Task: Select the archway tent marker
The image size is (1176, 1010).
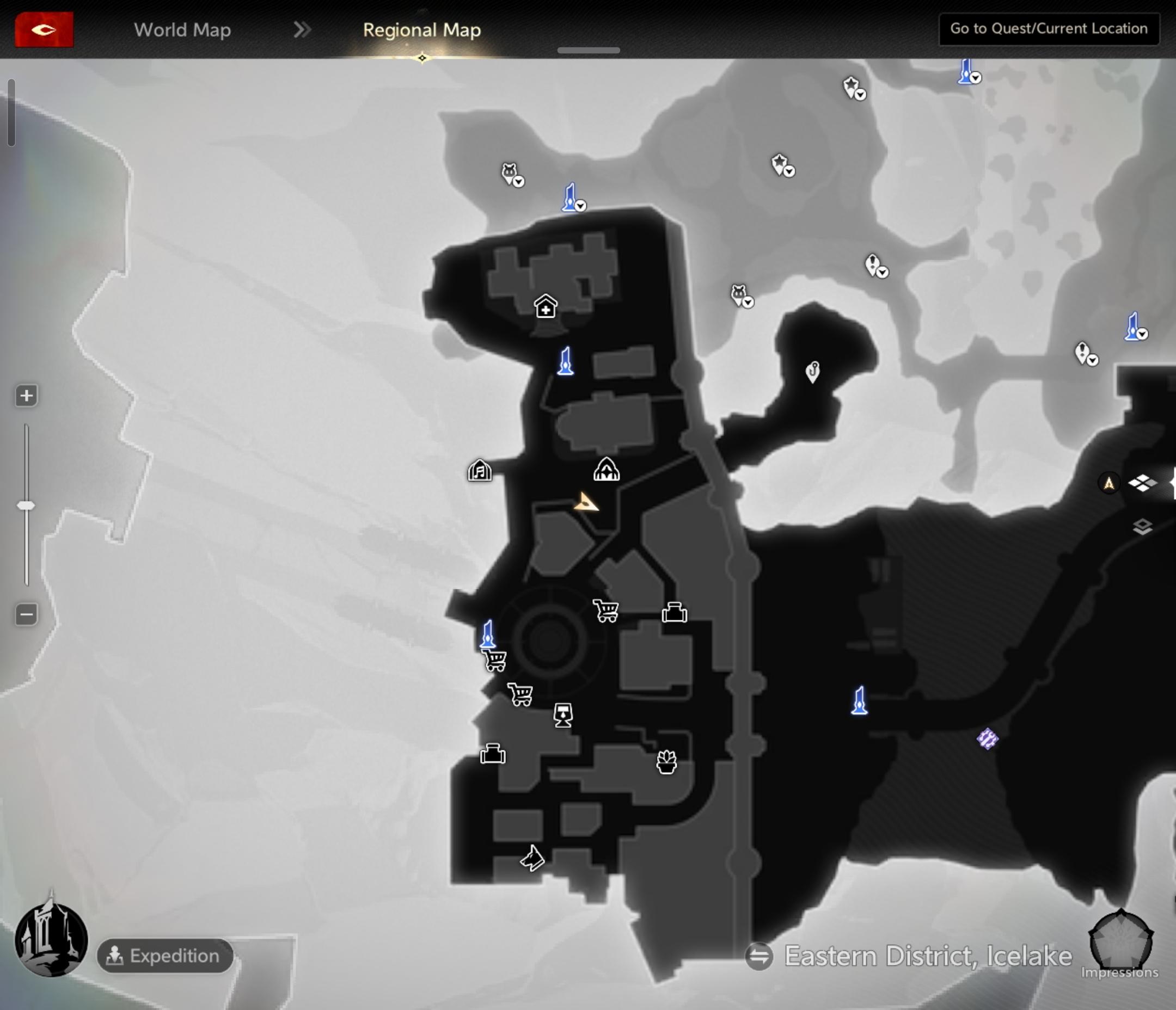Action: click(606, 470)
